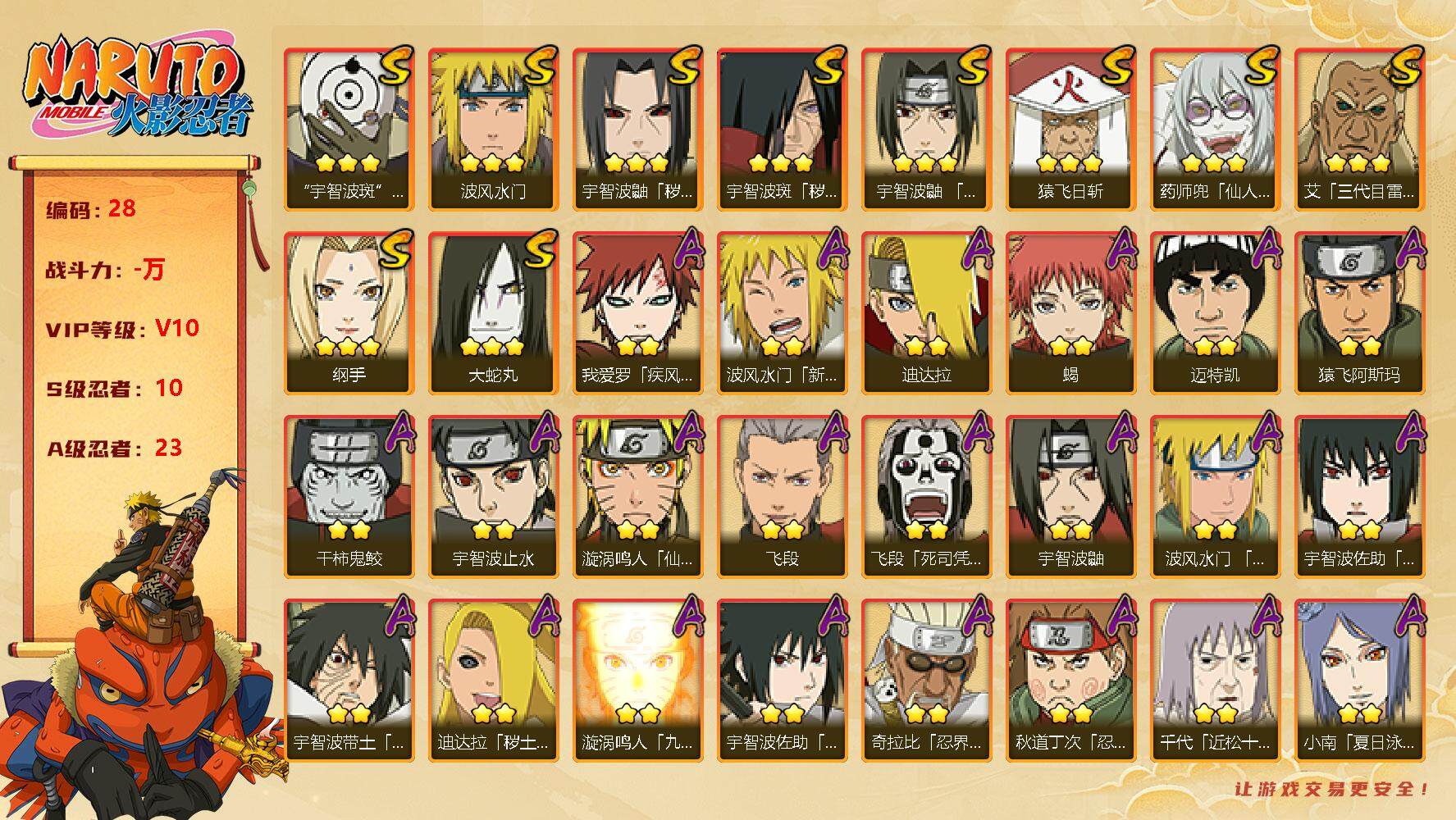Open the 艾「三代目雷影」 card
Image resolution: width=1456 pixels, height=820 pixels.
click(1359, 129)
